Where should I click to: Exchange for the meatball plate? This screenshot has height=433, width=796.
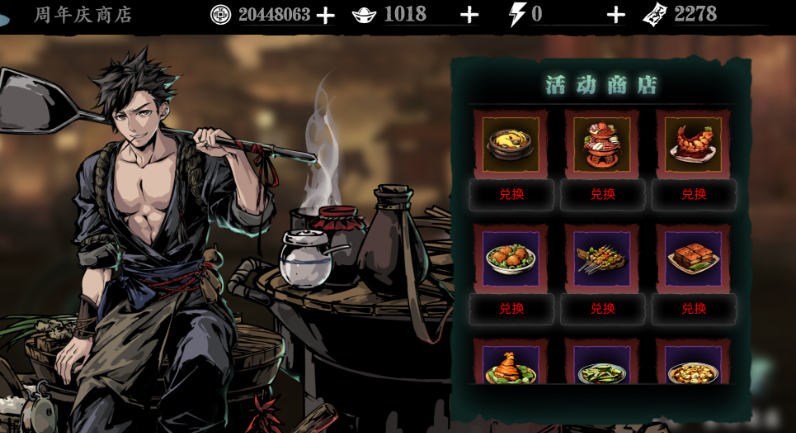(x=511, y=308)
